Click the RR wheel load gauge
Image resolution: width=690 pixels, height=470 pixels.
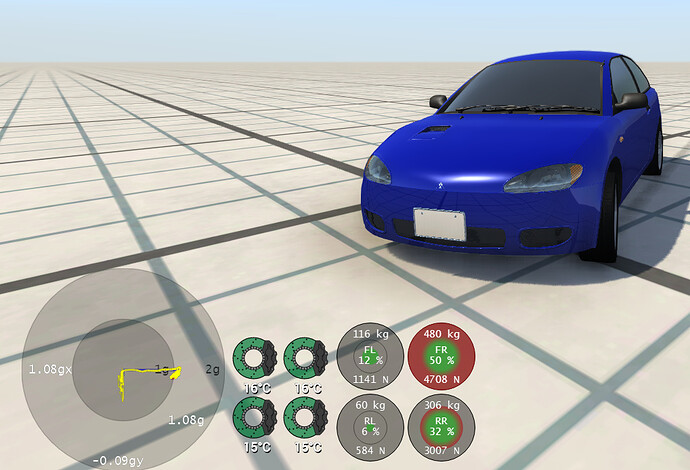click(441, 428)
